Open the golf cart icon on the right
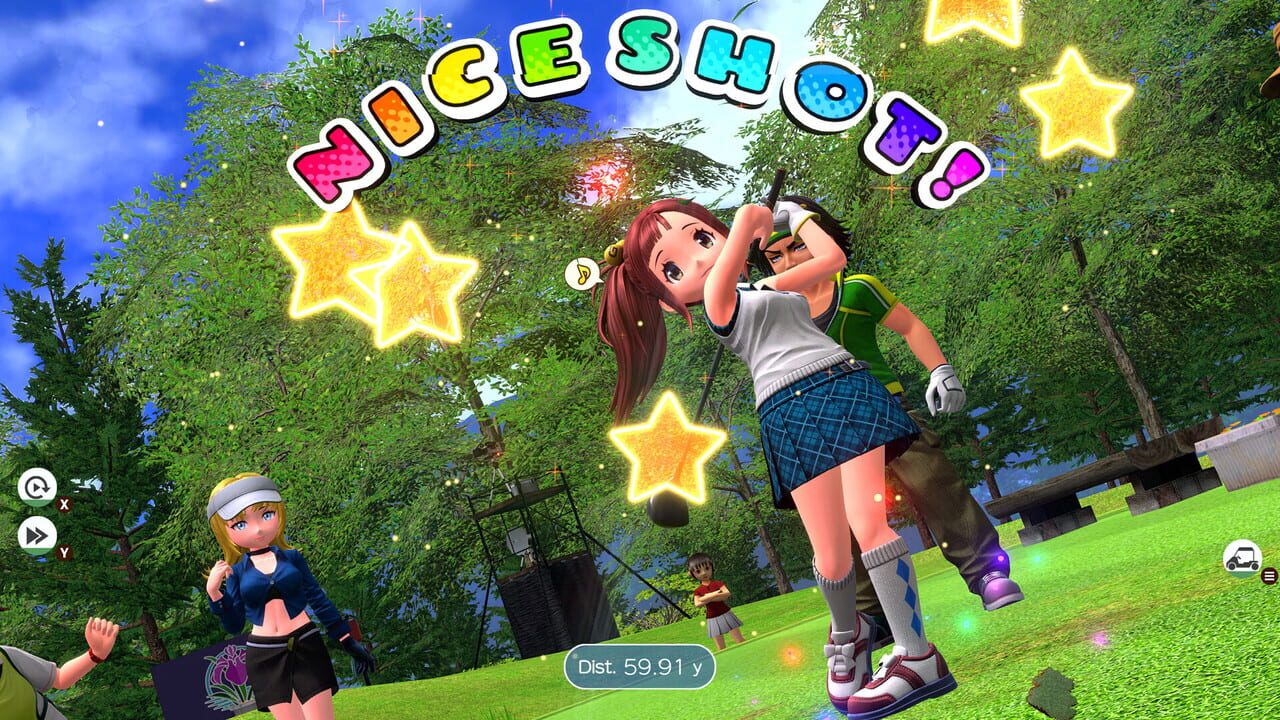This screenshot has height=720, width=1280. click(1240, 556)
